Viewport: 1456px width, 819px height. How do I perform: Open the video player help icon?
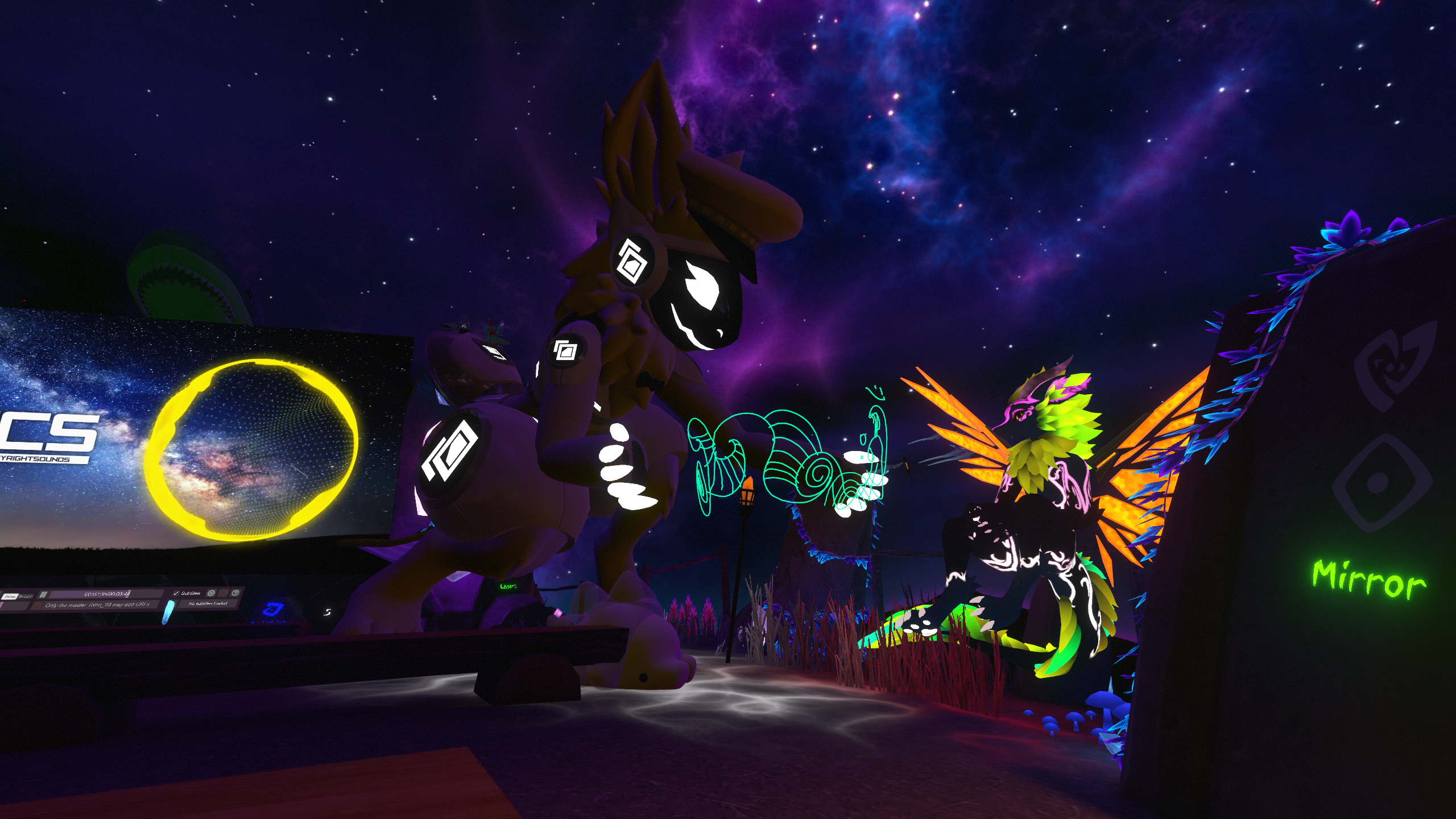(235, 593)
